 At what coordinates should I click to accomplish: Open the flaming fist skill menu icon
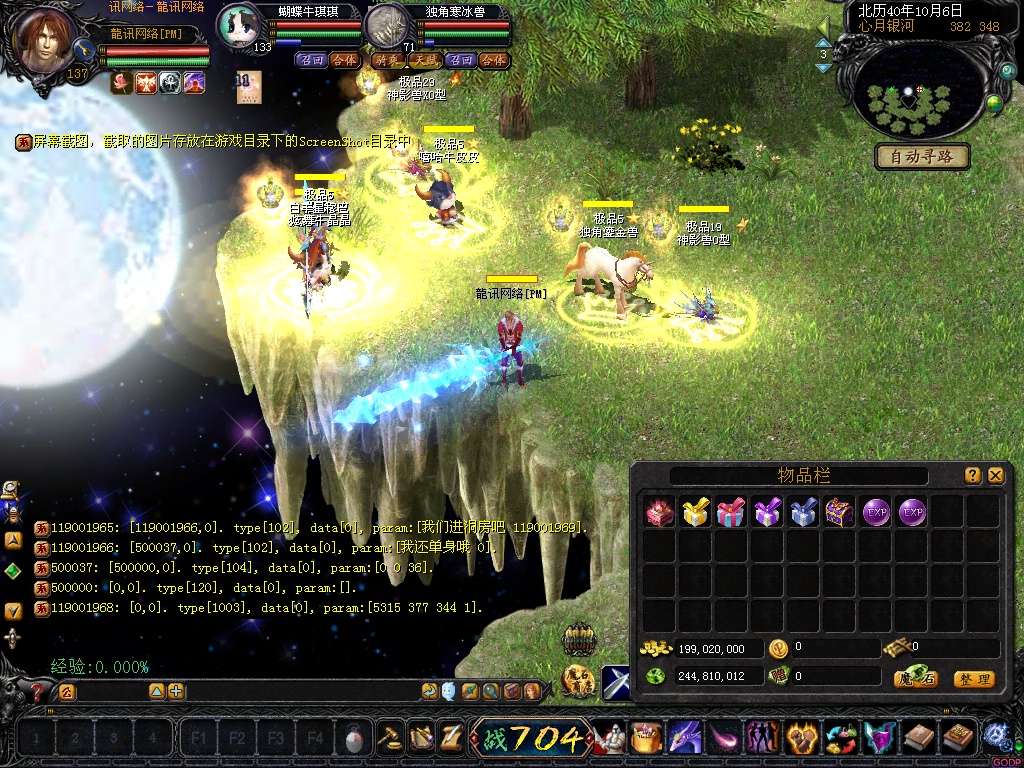[x=801, y=739]
